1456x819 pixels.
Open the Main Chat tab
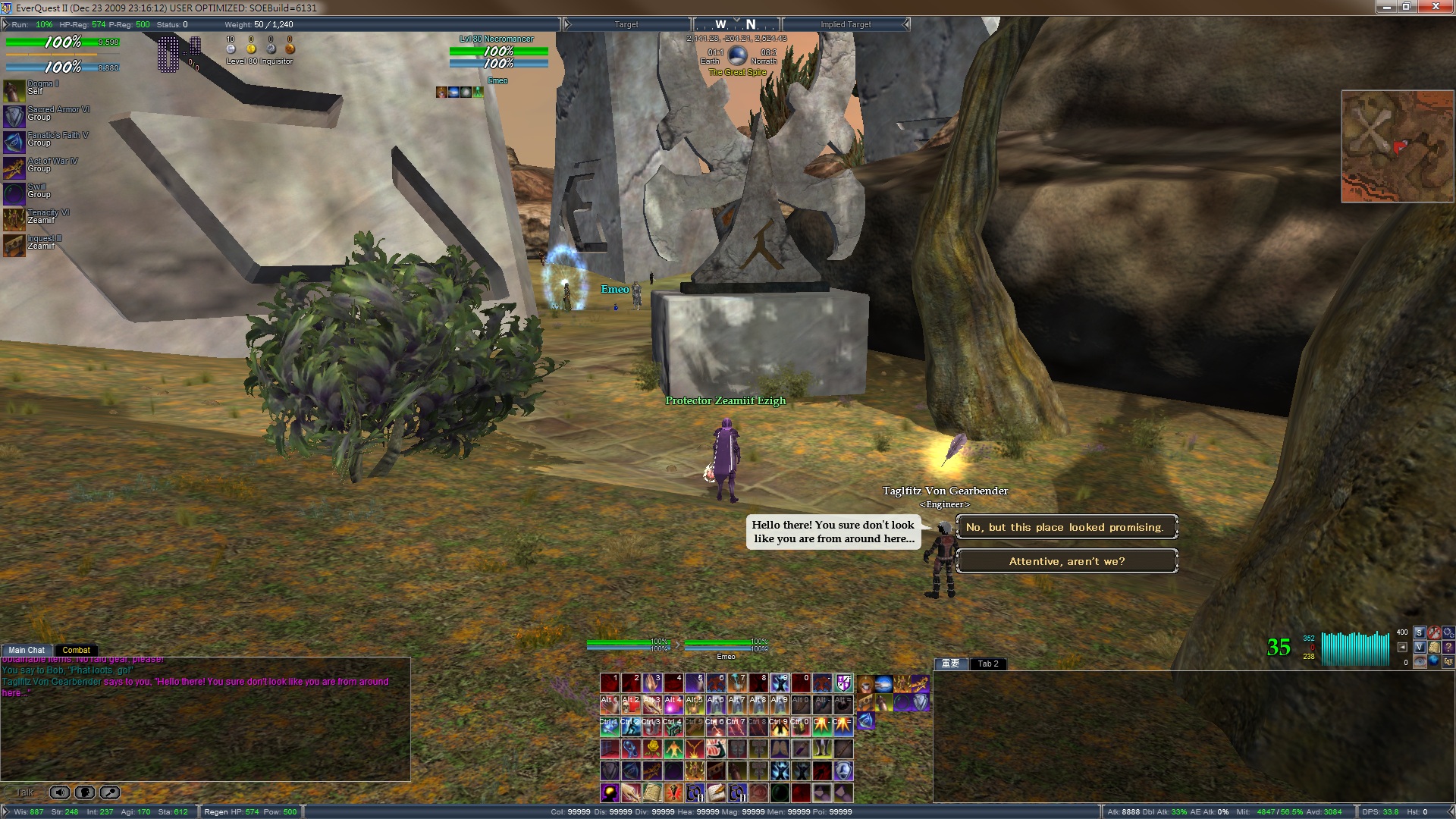tap(27, 650)
